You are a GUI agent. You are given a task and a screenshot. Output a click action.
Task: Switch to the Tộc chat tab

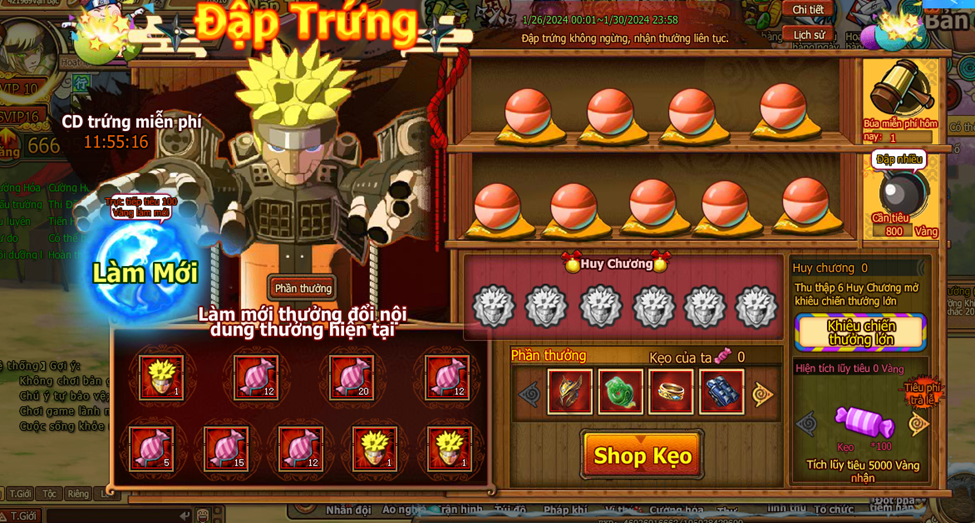(49, 494)
